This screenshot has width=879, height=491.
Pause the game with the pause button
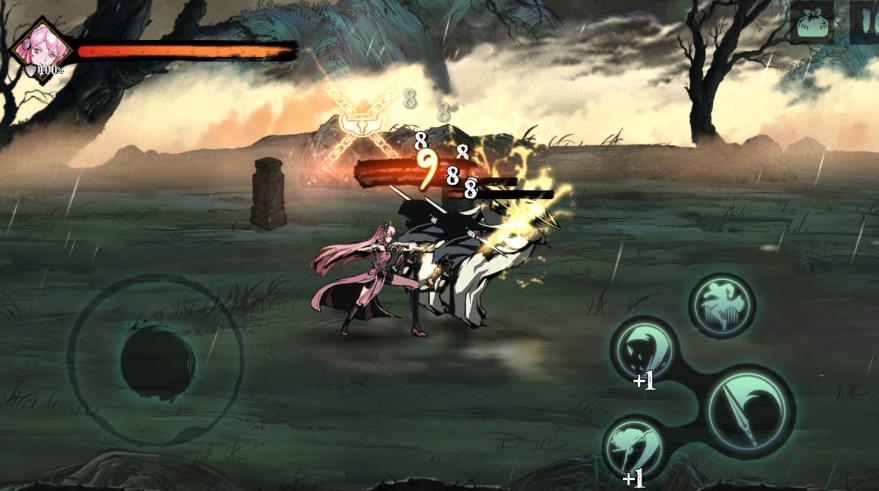(x=864, y=22)
